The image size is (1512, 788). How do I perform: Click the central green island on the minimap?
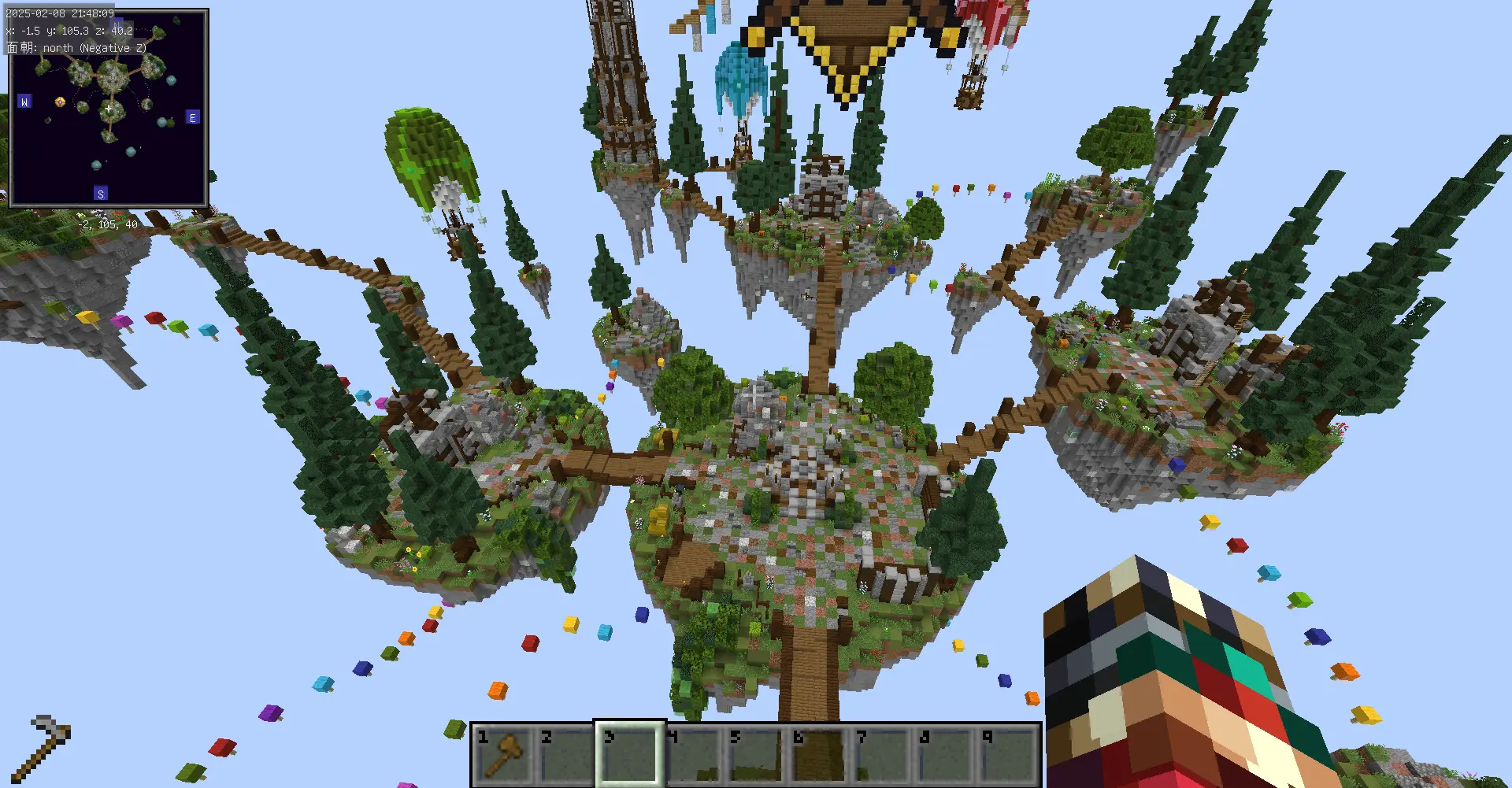pyautogui.click(x=112, y=77)
